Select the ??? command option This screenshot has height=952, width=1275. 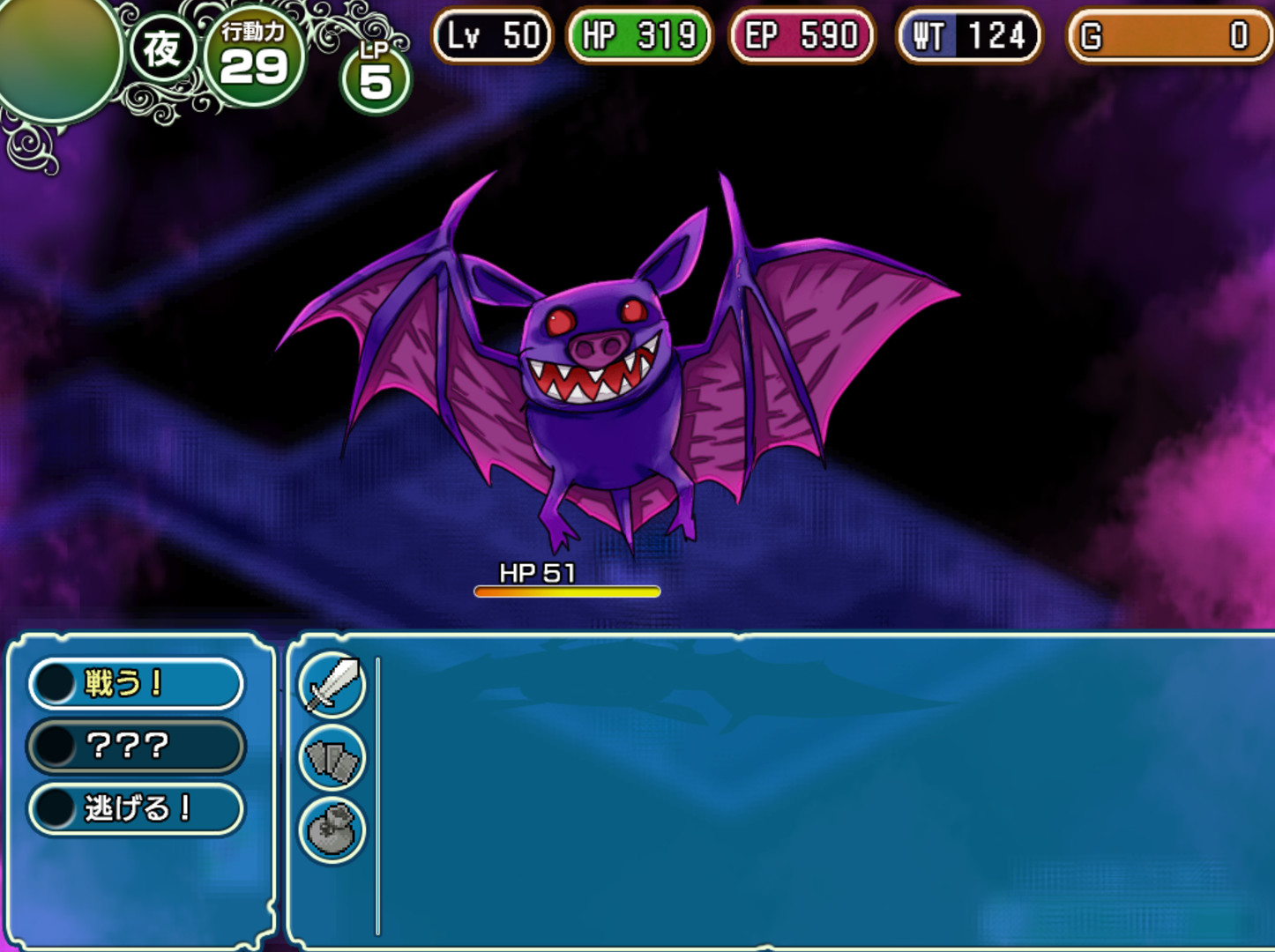click(x=137, y=745)
